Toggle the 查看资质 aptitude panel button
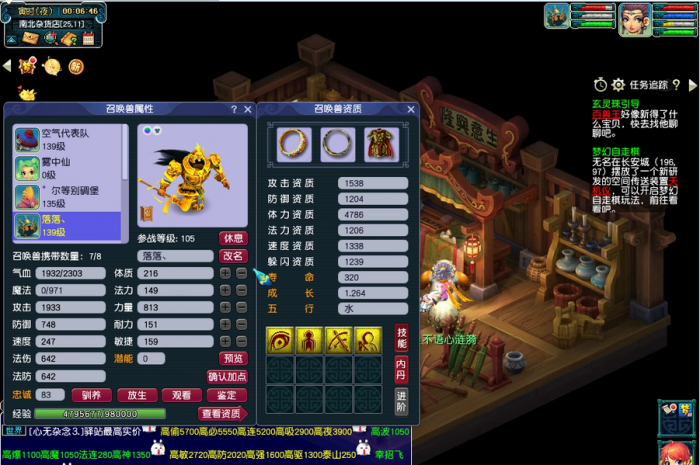 point(221,413)
